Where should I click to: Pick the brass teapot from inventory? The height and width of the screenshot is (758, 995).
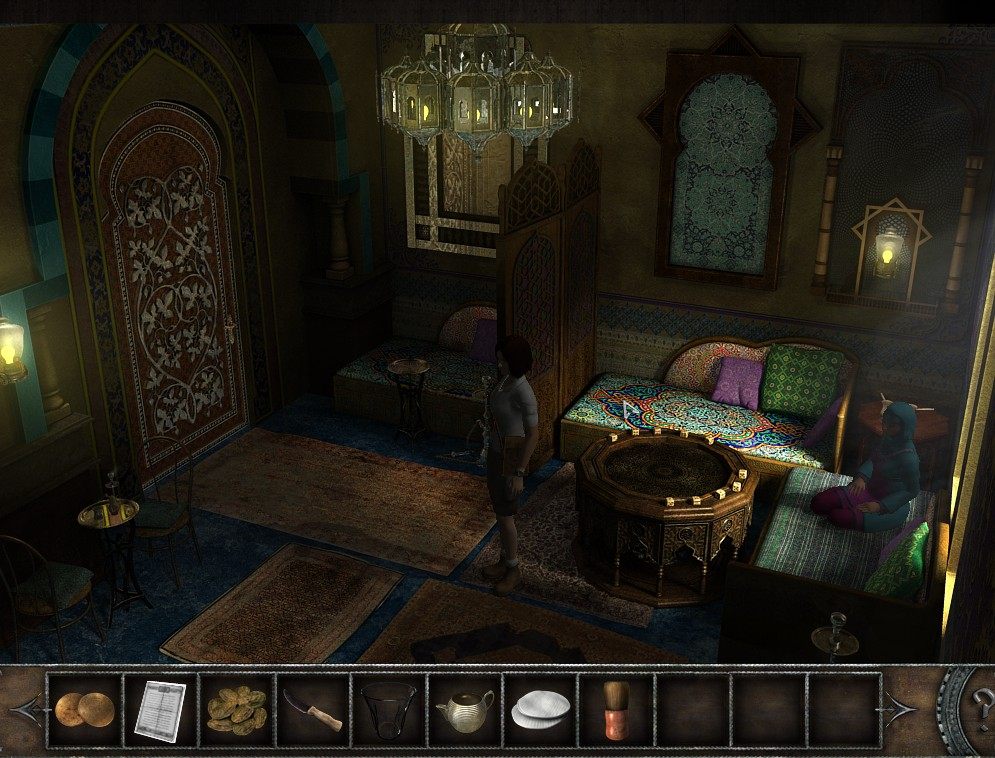pyautogui.click(x=465, y=710)
